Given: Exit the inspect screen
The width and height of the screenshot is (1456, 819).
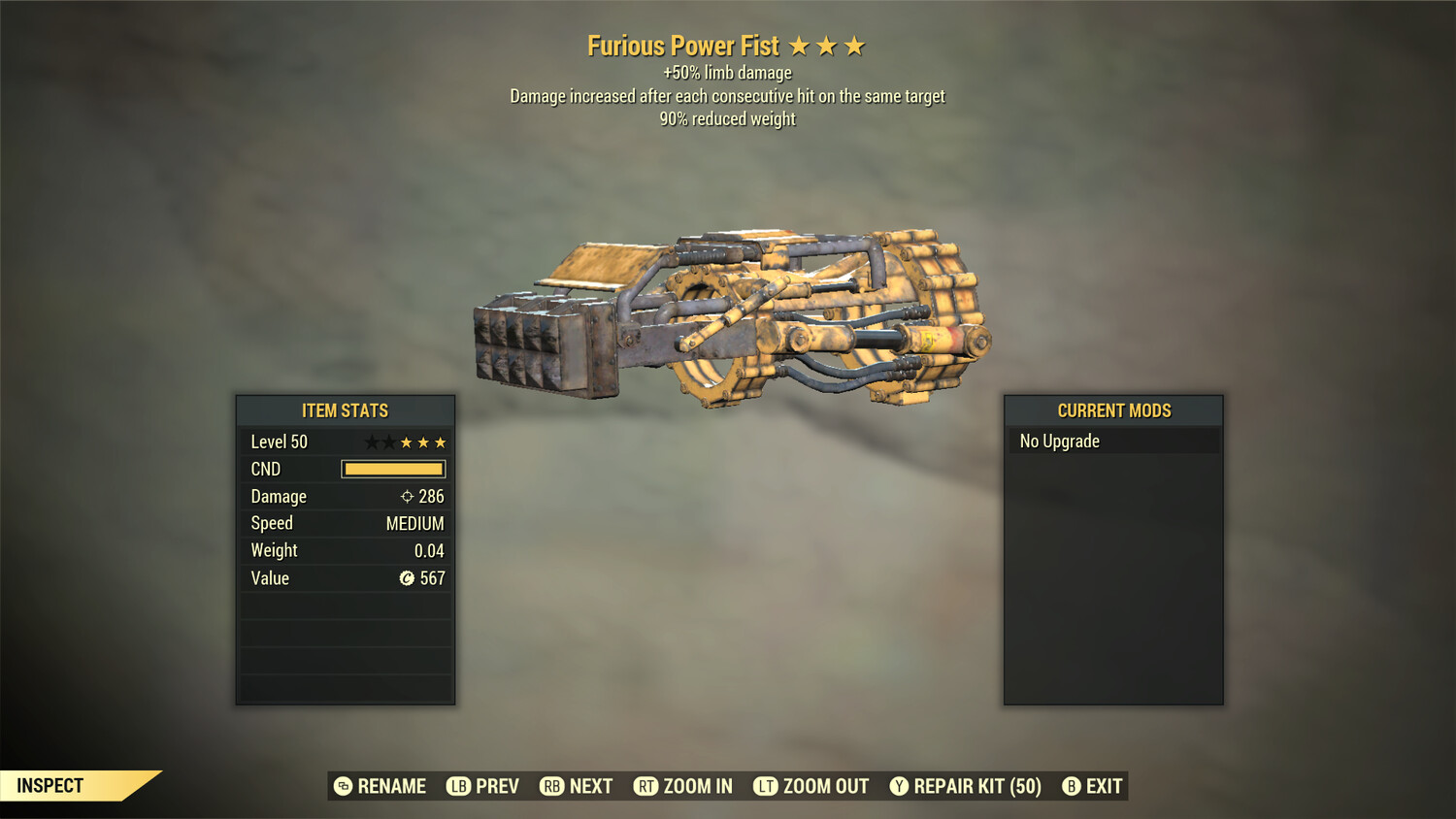Looking at the screenshot, I should 1093,786.
